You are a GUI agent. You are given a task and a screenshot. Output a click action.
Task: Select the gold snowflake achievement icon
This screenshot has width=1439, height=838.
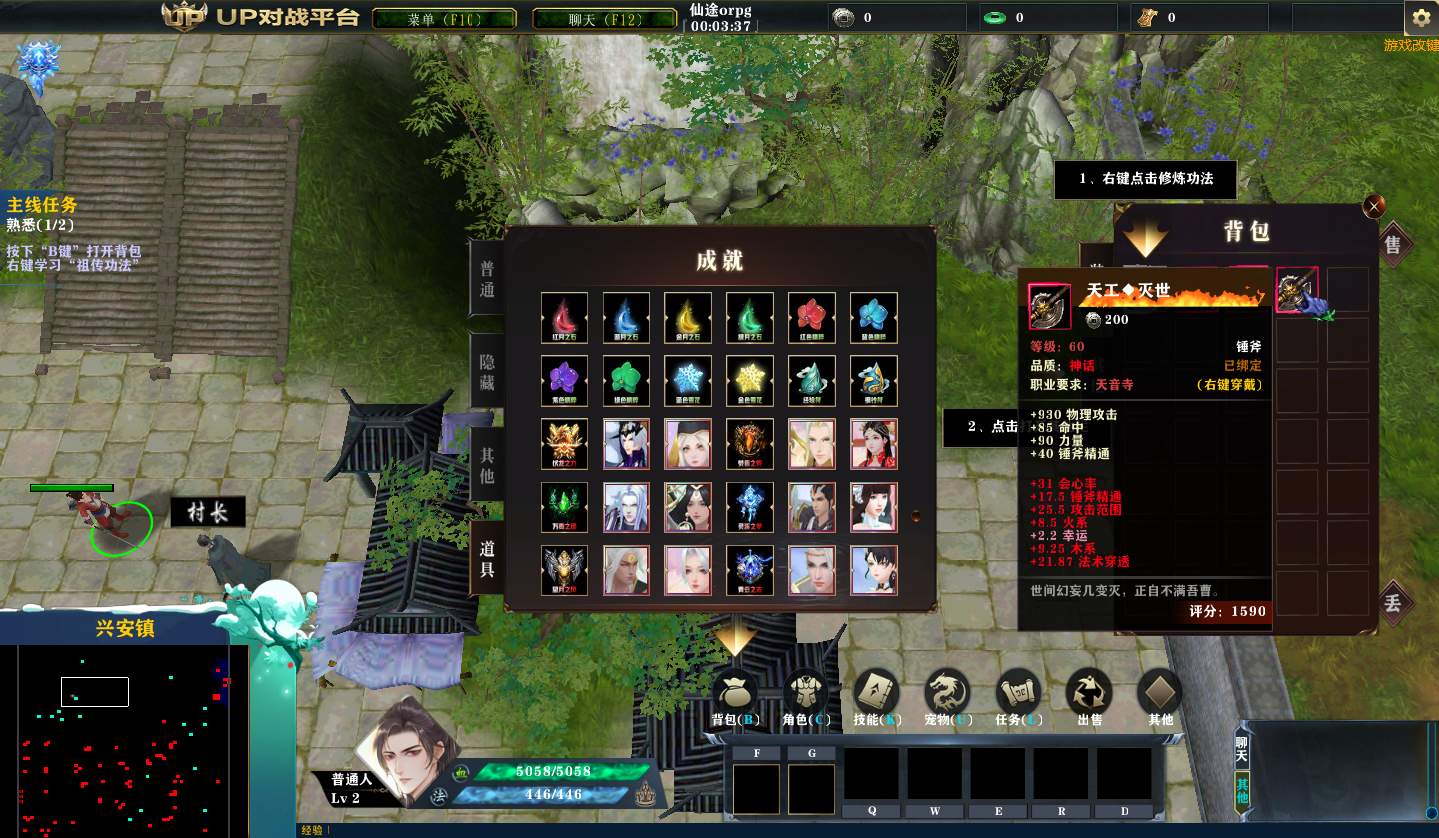[750, 381]
